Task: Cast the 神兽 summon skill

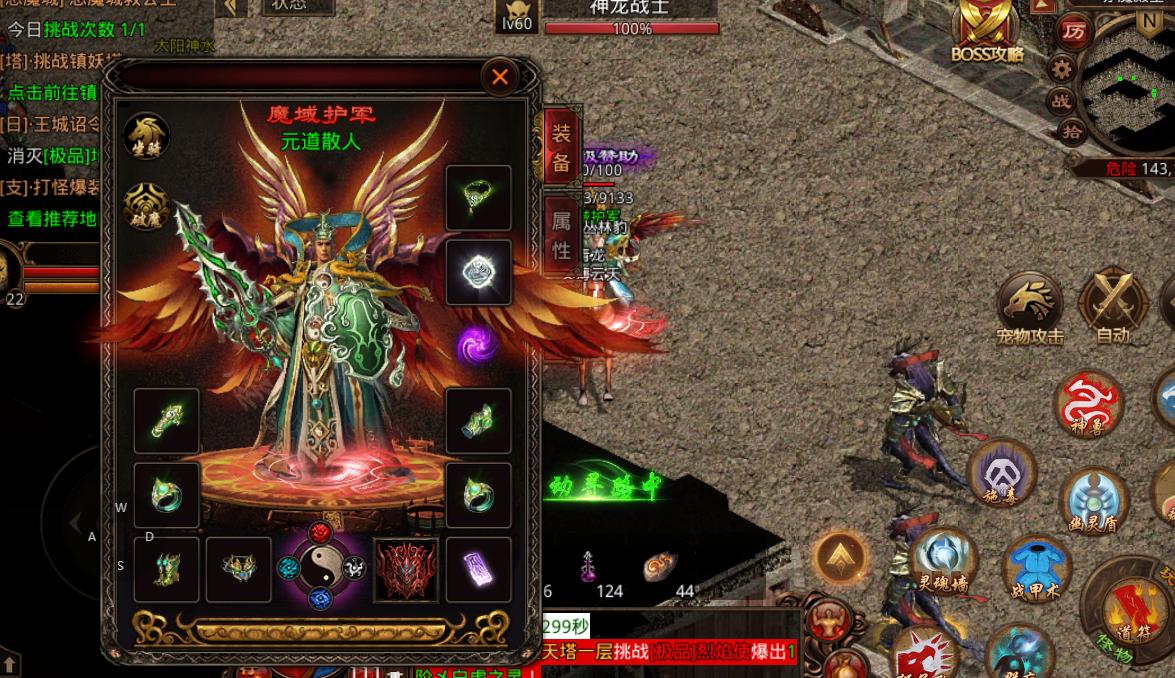Action: [x=1091, y=405]
